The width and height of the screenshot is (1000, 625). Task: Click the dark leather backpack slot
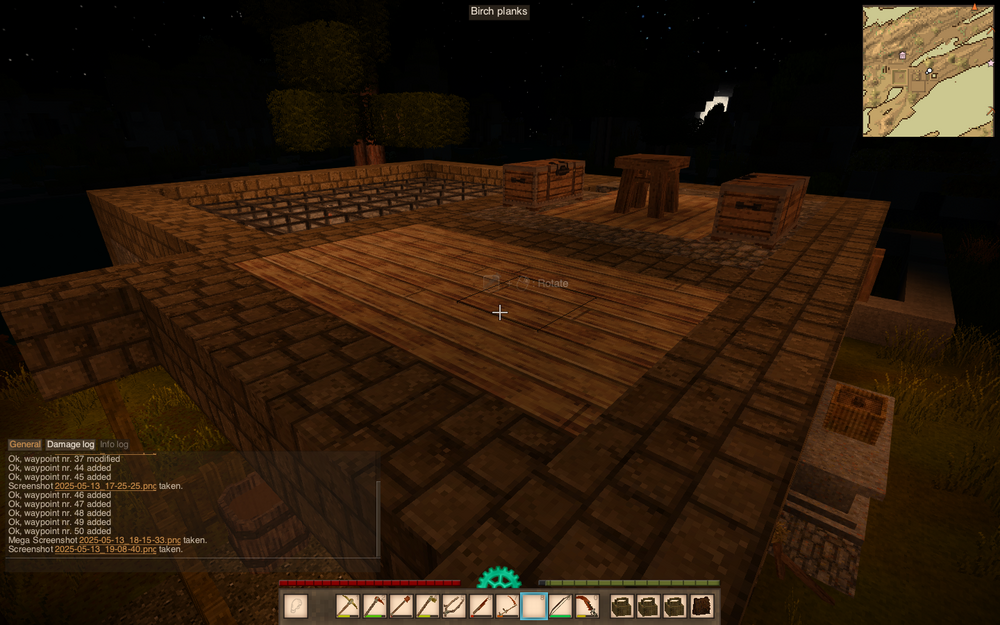[702, 606]
